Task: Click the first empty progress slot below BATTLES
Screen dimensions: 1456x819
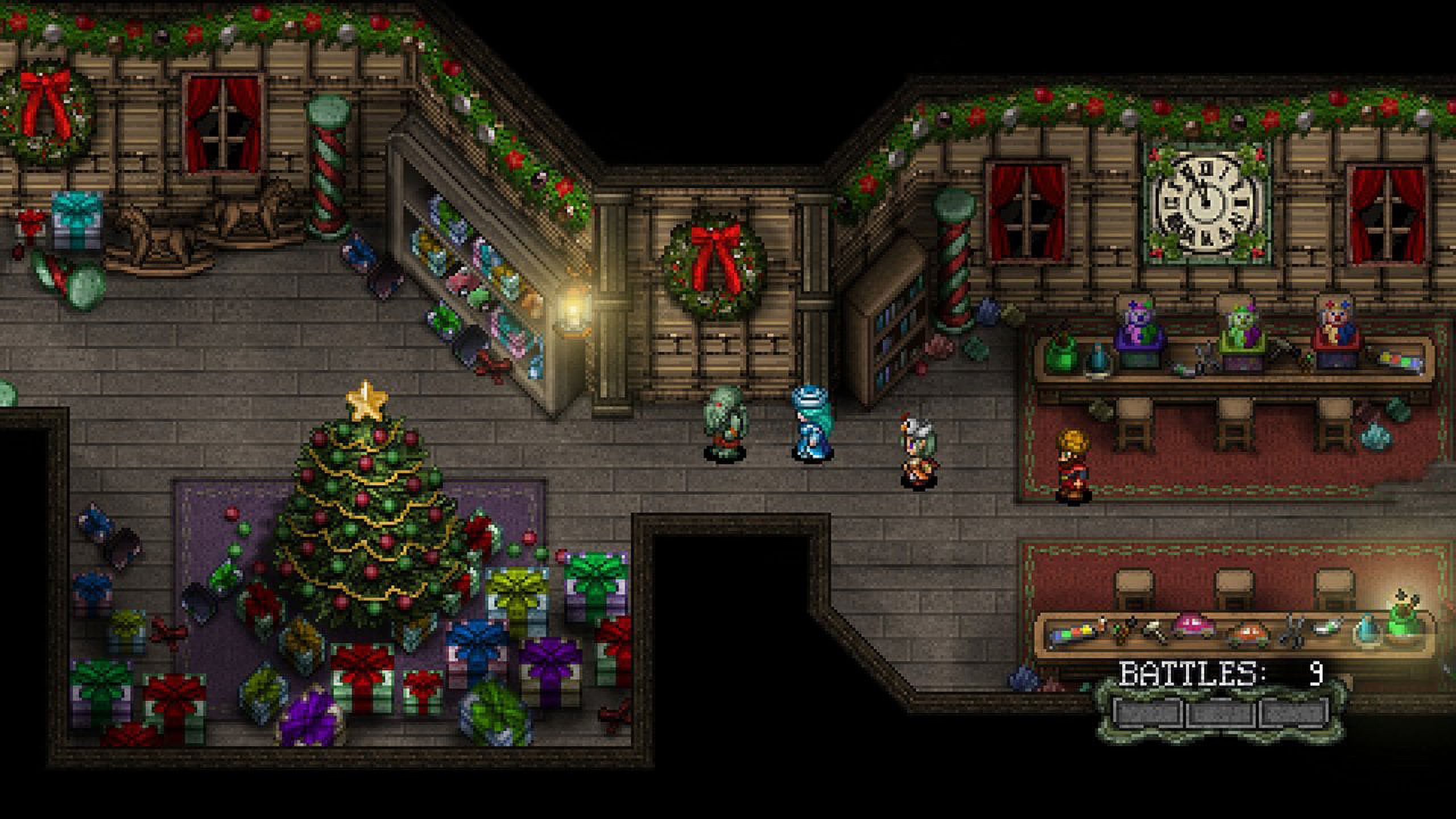Action: (1148, 713)
